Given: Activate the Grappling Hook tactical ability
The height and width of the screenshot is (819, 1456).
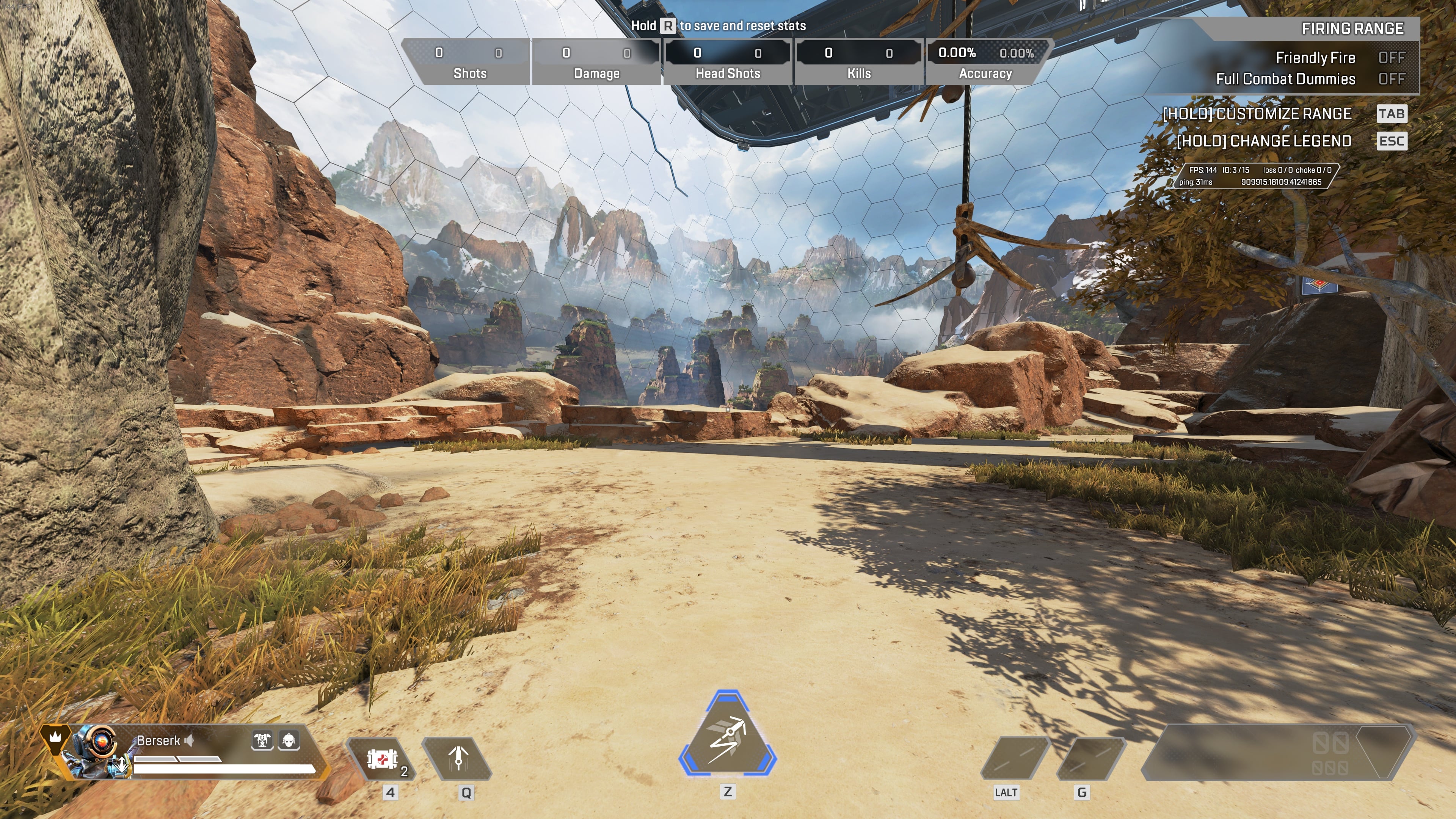Looking at the screenshot, I should point(458,759).
